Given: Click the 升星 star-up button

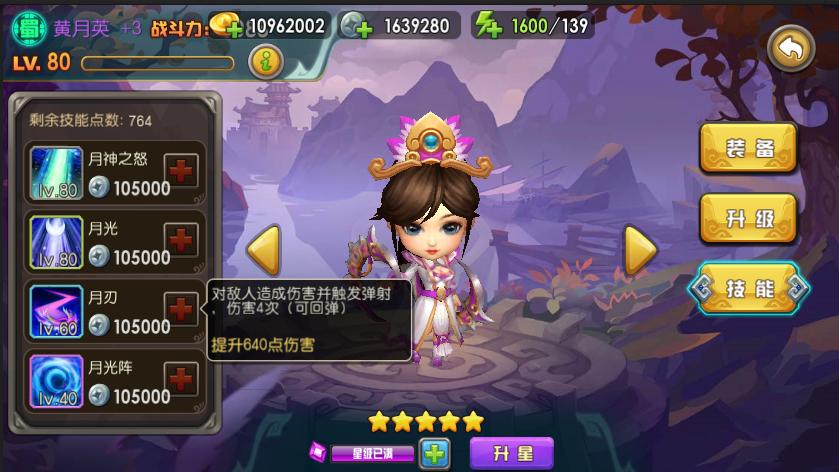Looking at the screenshot, I should pos(510,453).
